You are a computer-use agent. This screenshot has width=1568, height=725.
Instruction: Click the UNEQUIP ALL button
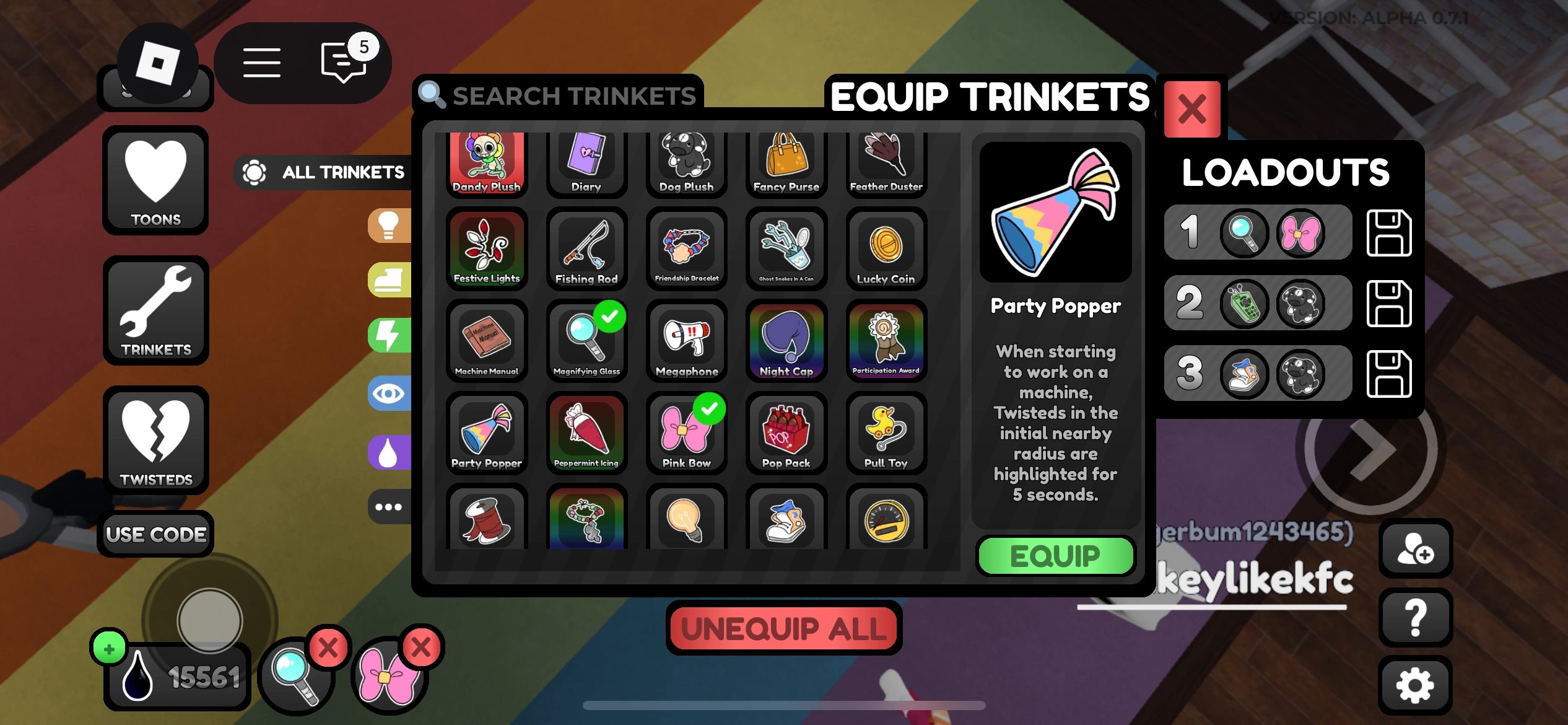tap(782, 628)
